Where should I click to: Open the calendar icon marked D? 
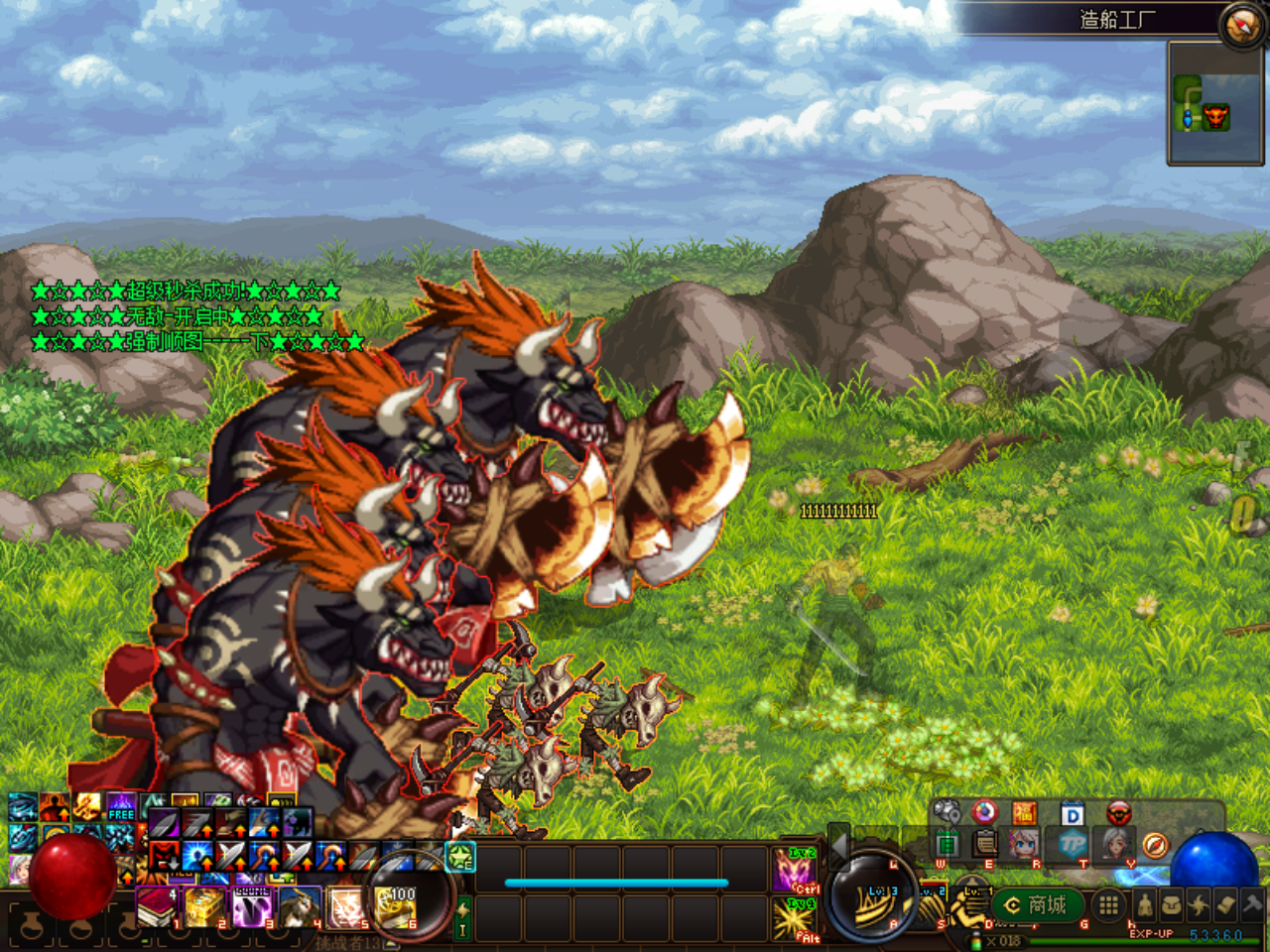pyautogui.click(x=1073, y=815)
